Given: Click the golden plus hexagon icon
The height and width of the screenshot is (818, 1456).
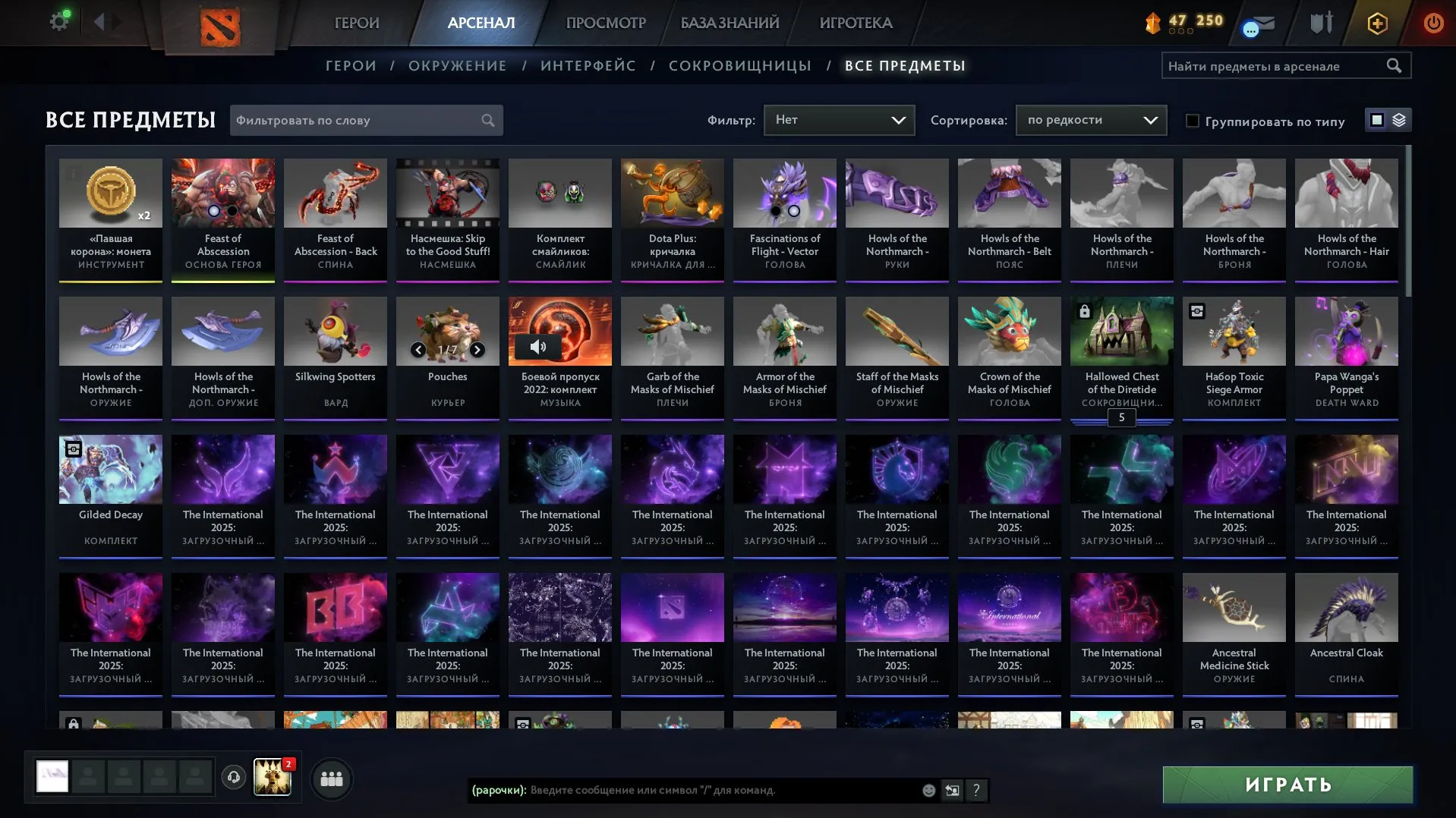Looking at the screenshot, I should pyautogui.click(x=1376, y=23).
